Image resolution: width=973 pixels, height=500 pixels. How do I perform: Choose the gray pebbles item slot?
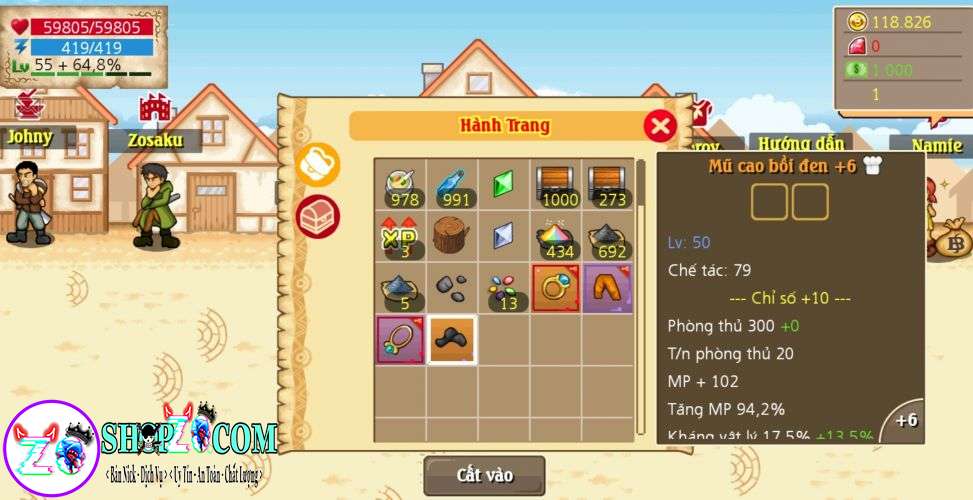(x=453, y=288)
